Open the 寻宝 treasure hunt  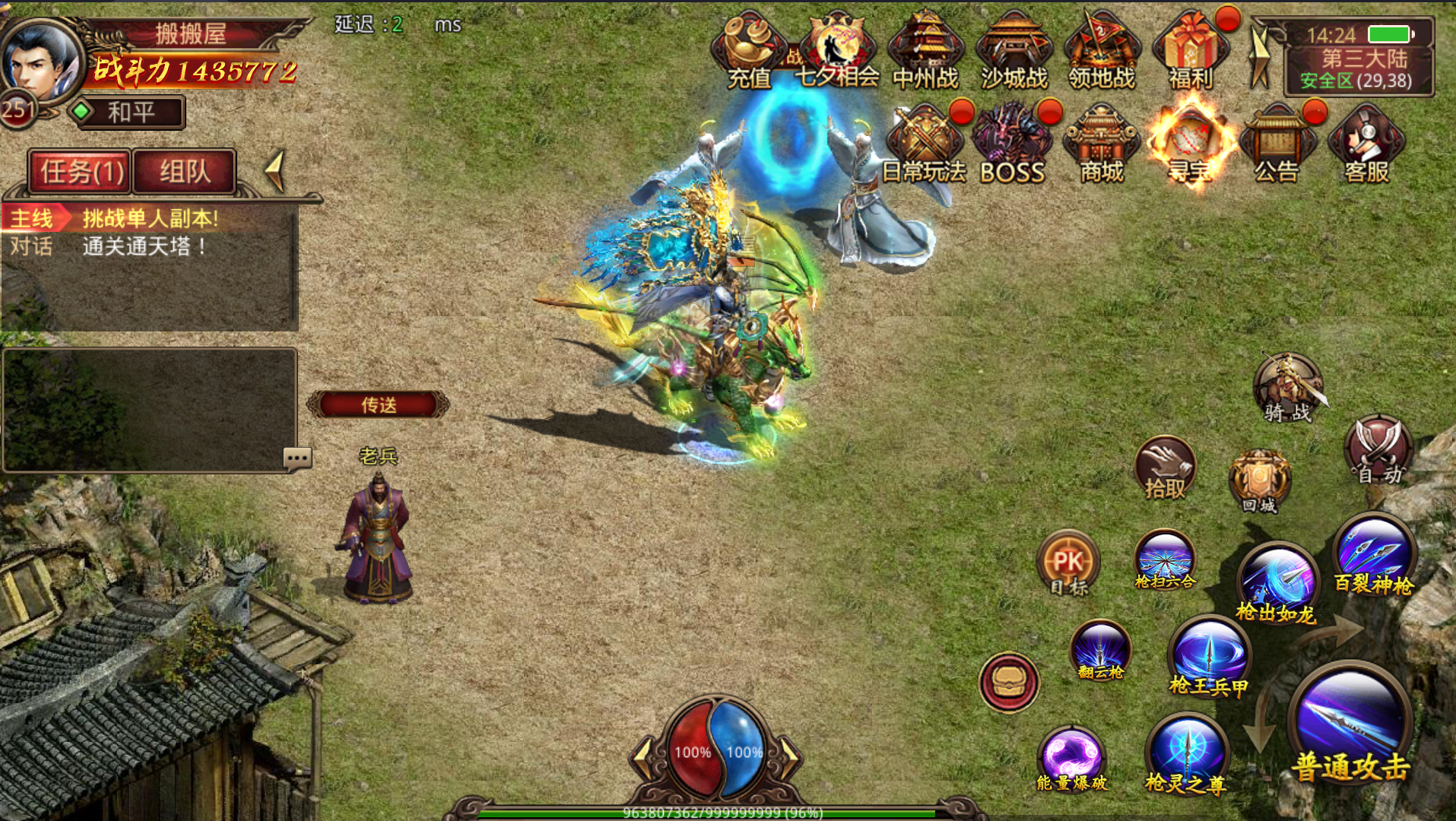click(x=1190, y=146)
